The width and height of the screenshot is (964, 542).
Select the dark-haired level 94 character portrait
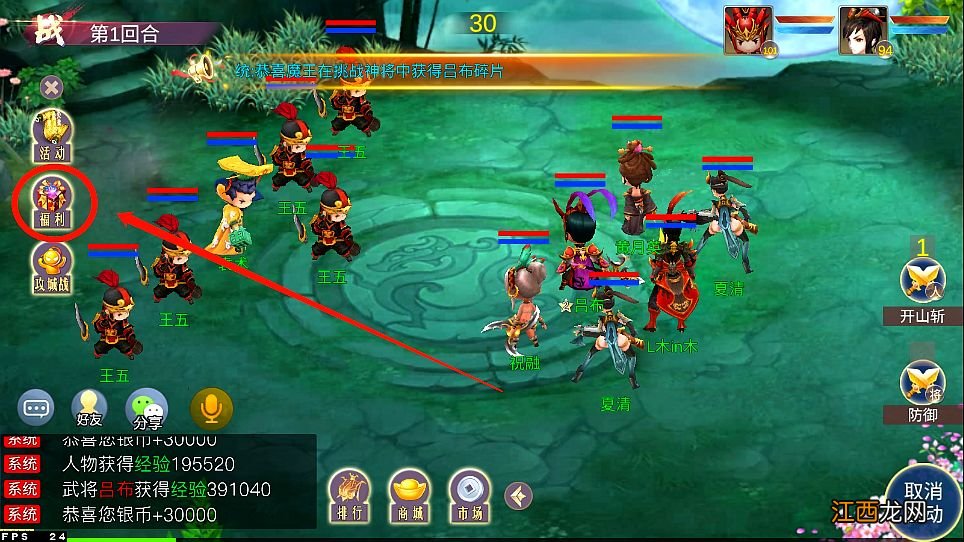click(863, 29)
